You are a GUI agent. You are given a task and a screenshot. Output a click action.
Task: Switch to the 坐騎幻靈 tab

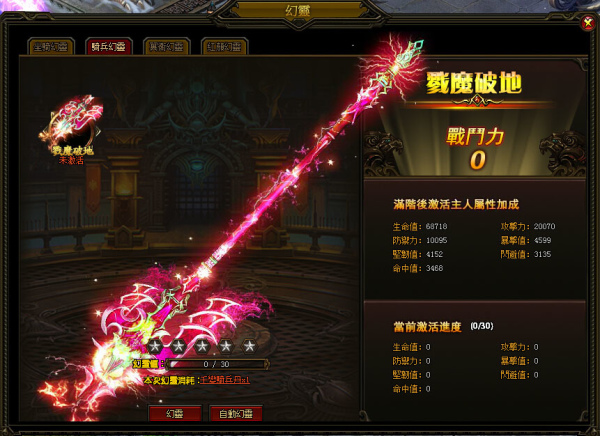coord(50,47)
